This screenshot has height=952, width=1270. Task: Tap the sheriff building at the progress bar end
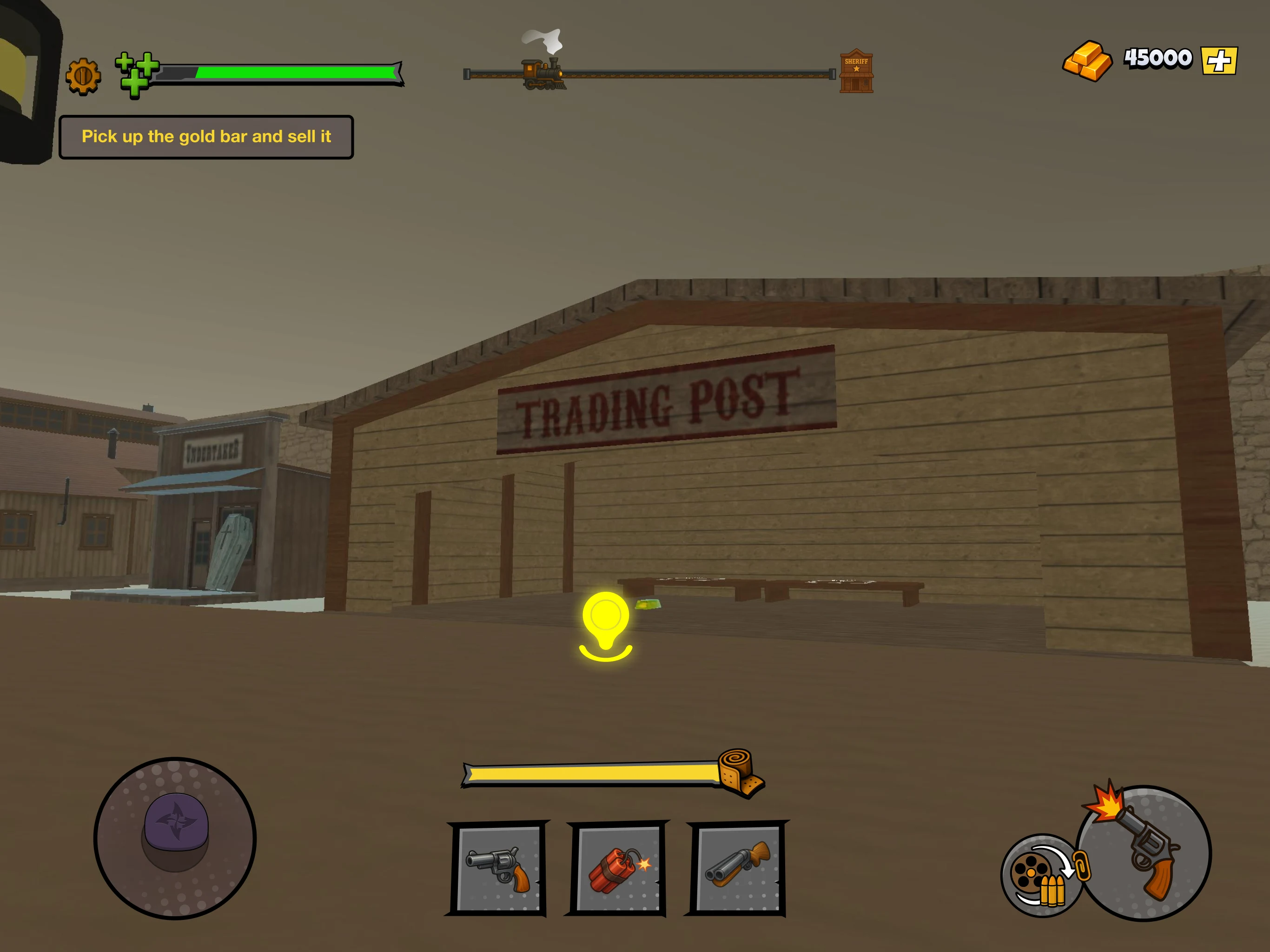[x=855, y=71]
